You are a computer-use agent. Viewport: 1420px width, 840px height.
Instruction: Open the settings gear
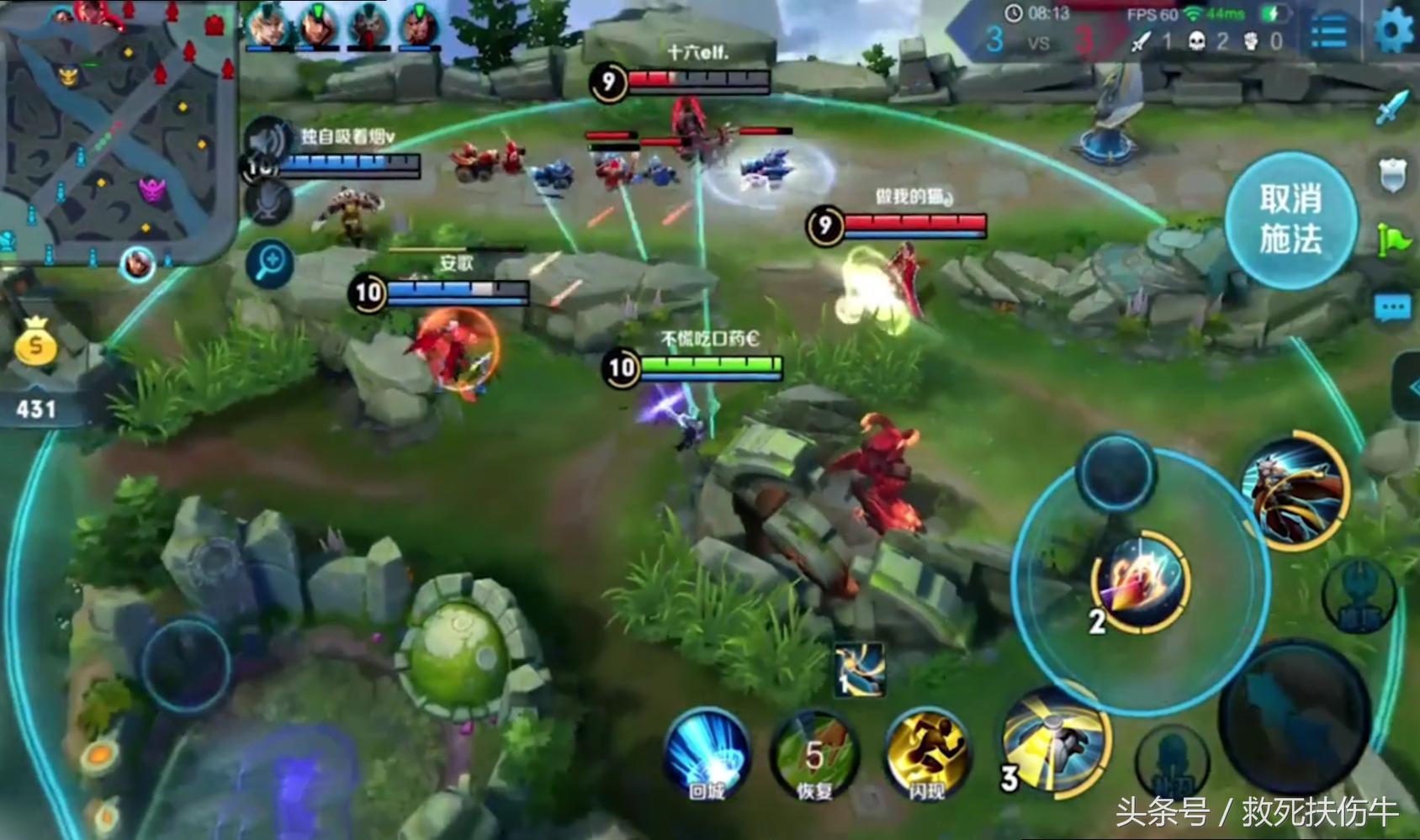(1393, 31)
